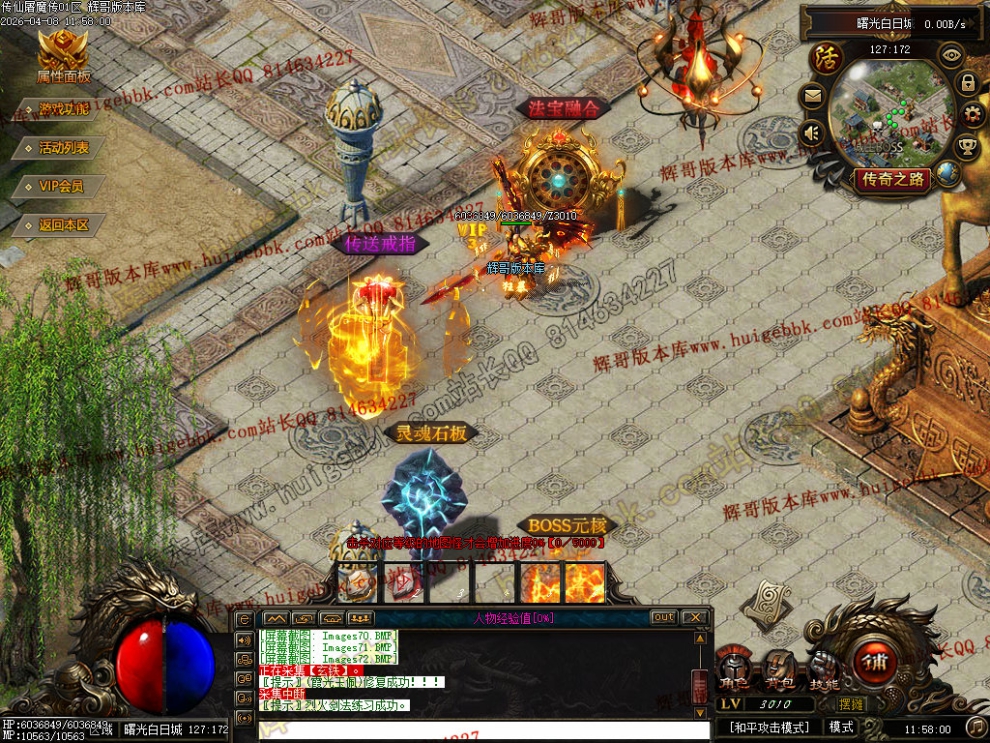The height and width of the screenshot is (743, 990).
Task: Toggle sound with the speaker icon
Action: 812,133
